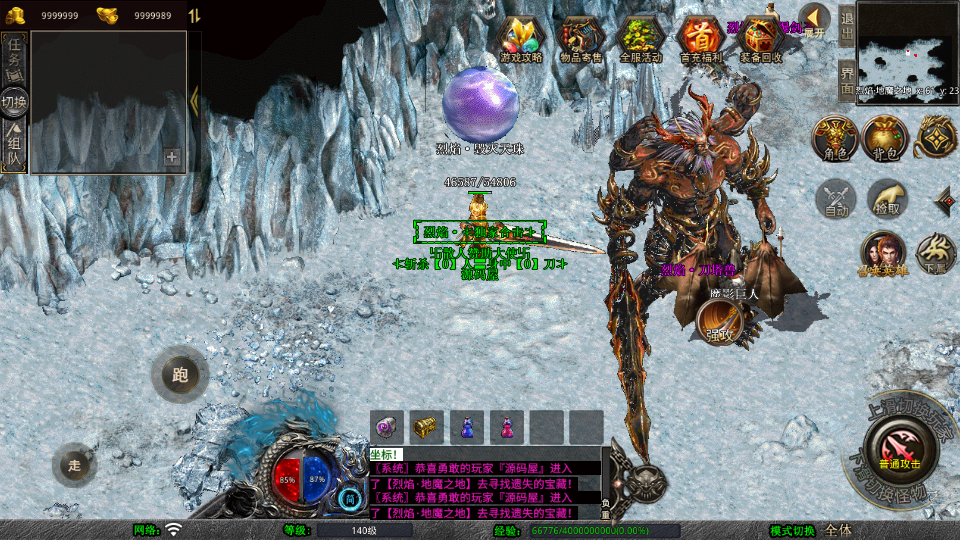The width and height of the screenshot is (960, 540).
Task: Open the 装备回收 equipment recycle chest
Action: click(x=761, y=40)
